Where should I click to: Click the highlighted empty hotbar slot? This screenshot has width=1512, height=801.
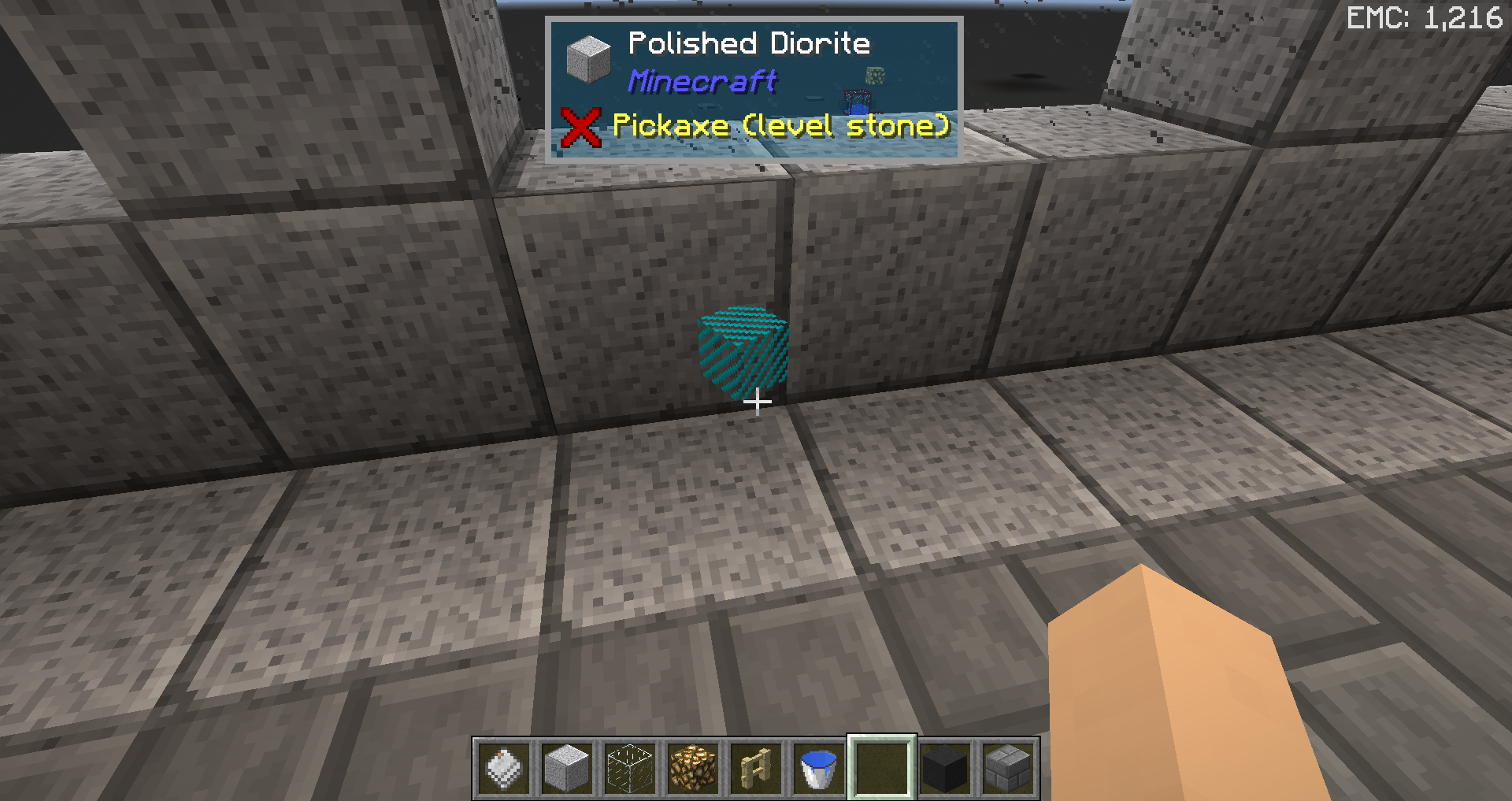[x=882, y=768]
